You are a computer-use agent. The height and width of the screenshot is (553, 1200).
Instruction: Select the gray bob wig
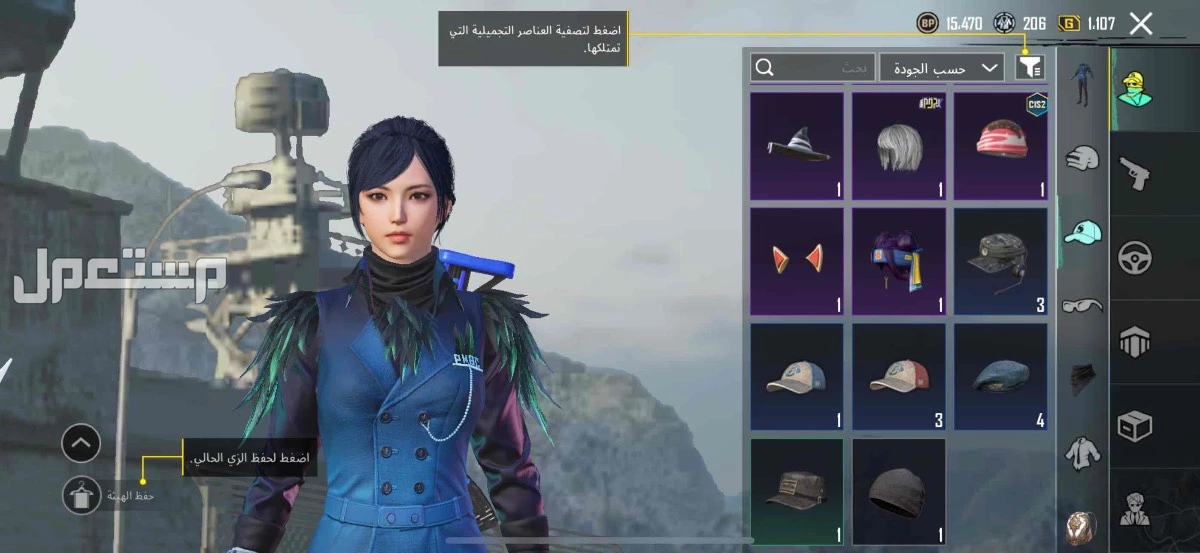coord(899,146)
